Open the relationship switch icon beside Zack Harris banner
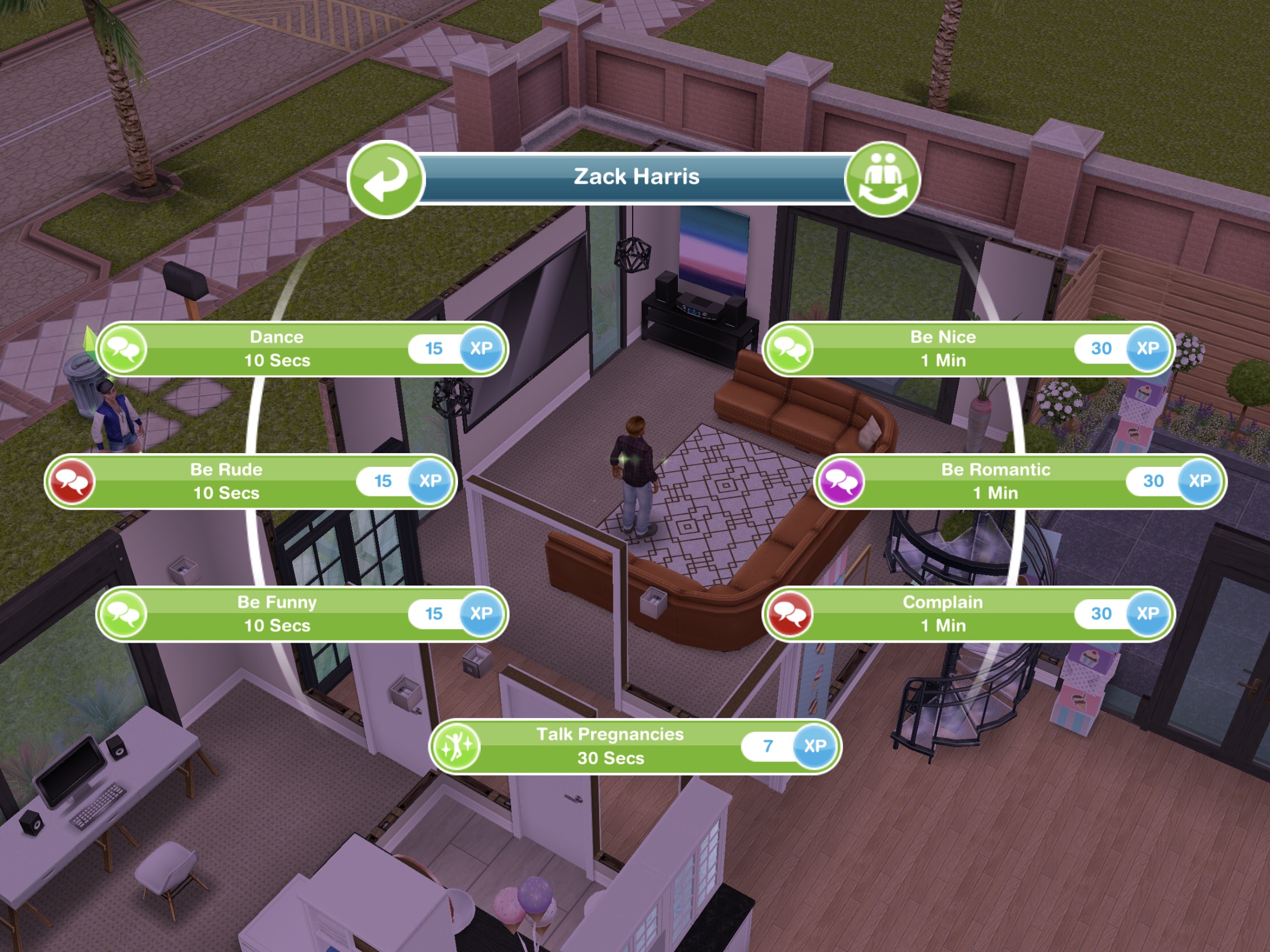 coord(882,180)
